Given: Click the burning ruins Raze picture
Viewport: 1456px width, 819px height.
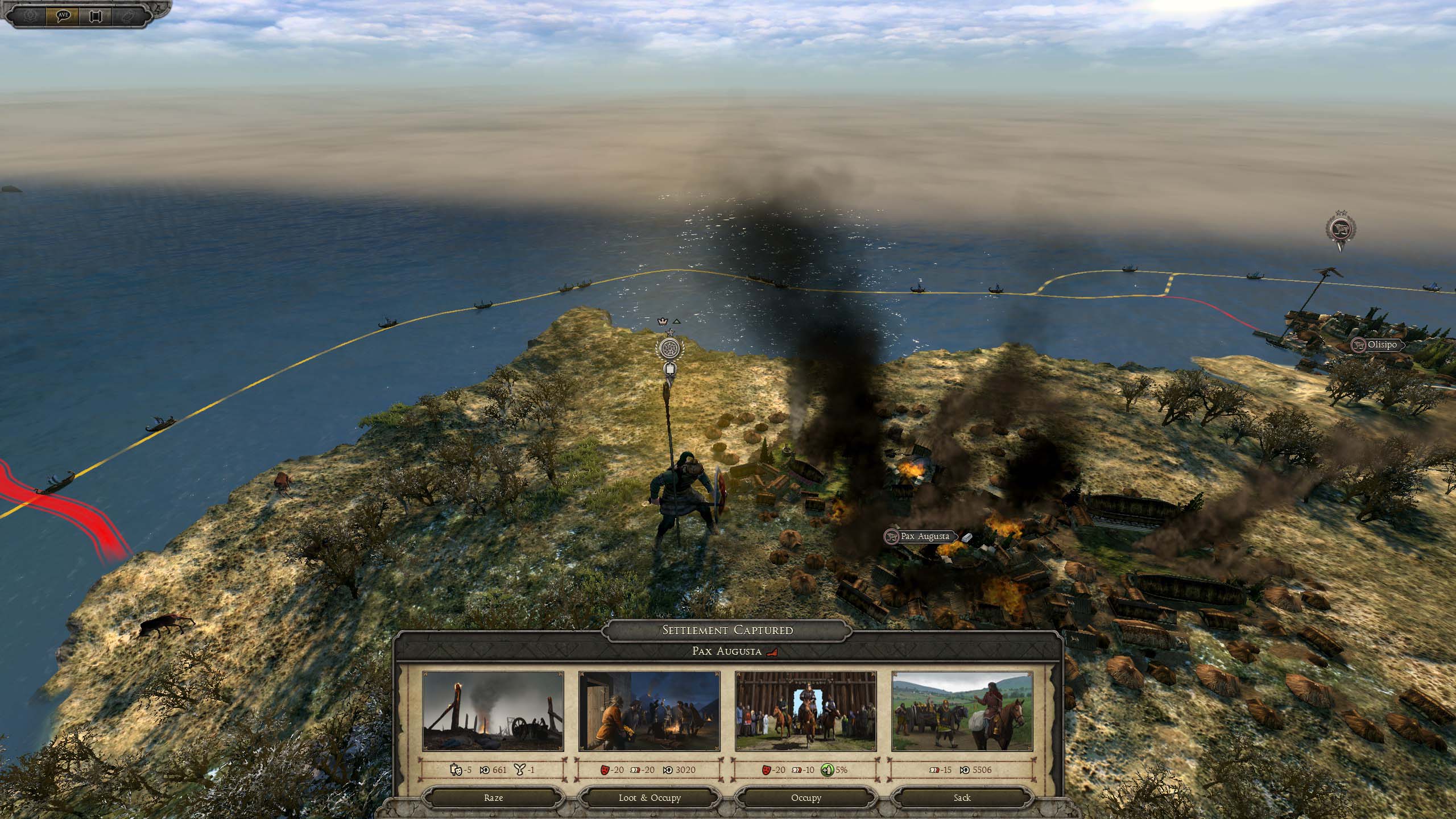Looking at the screenshot, I should click(493, 711).
